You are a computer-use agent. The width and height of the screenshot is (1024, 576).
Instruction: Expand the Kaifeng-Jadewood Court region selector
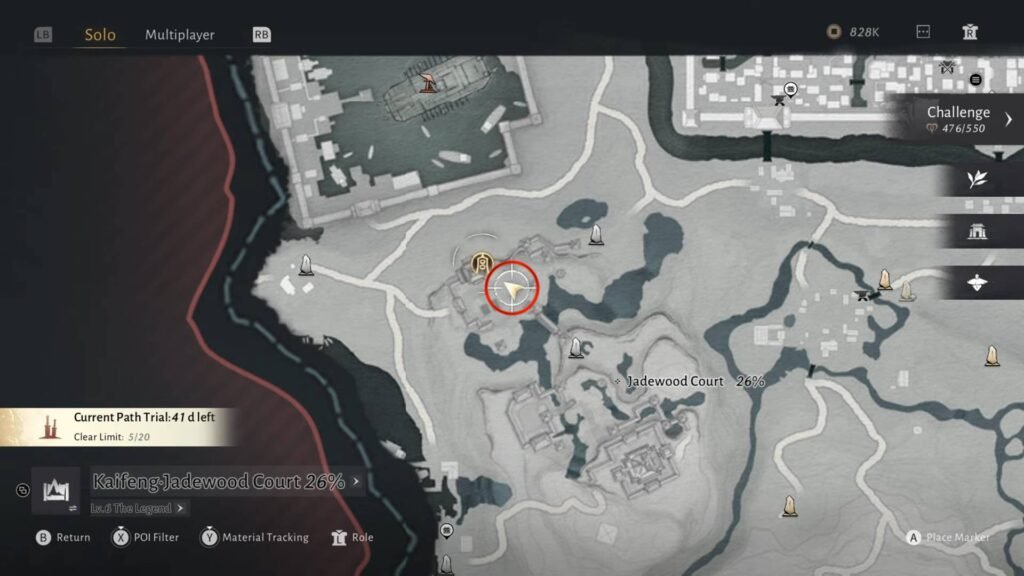[x=226, y=482]
